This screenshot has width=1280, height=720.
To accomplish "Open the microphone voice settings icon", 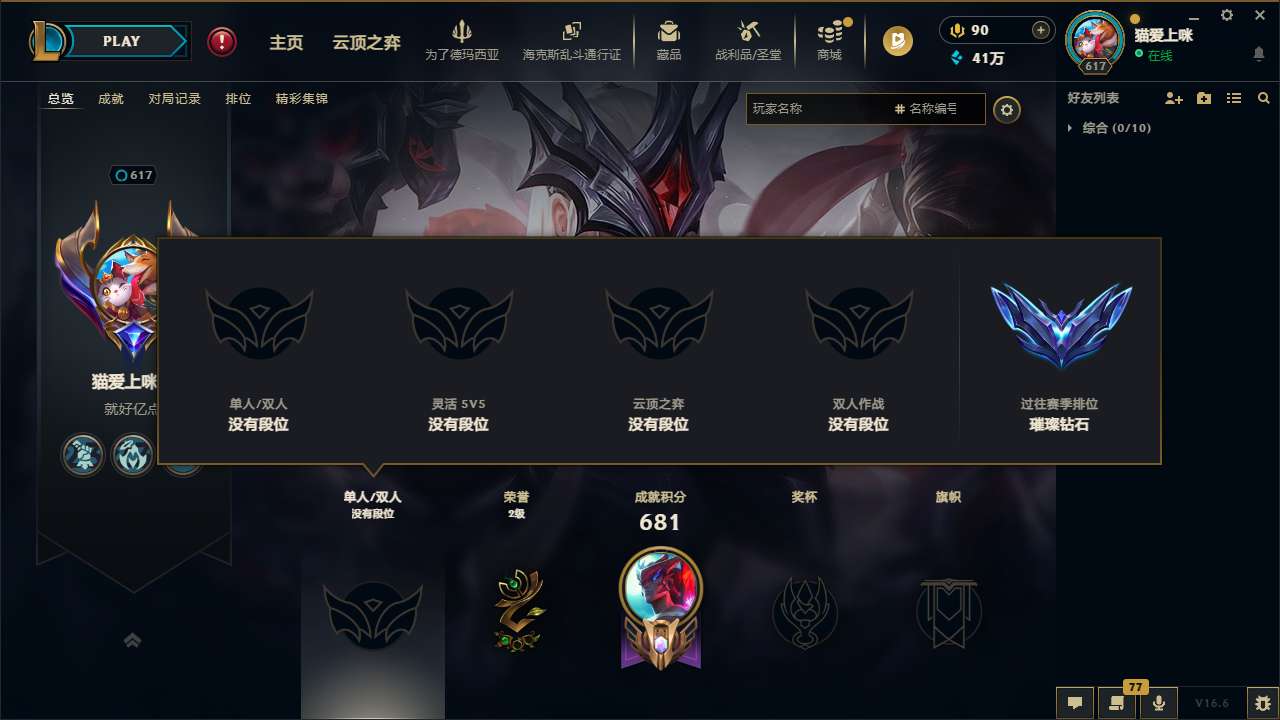I will click(x=1160, y=702).
